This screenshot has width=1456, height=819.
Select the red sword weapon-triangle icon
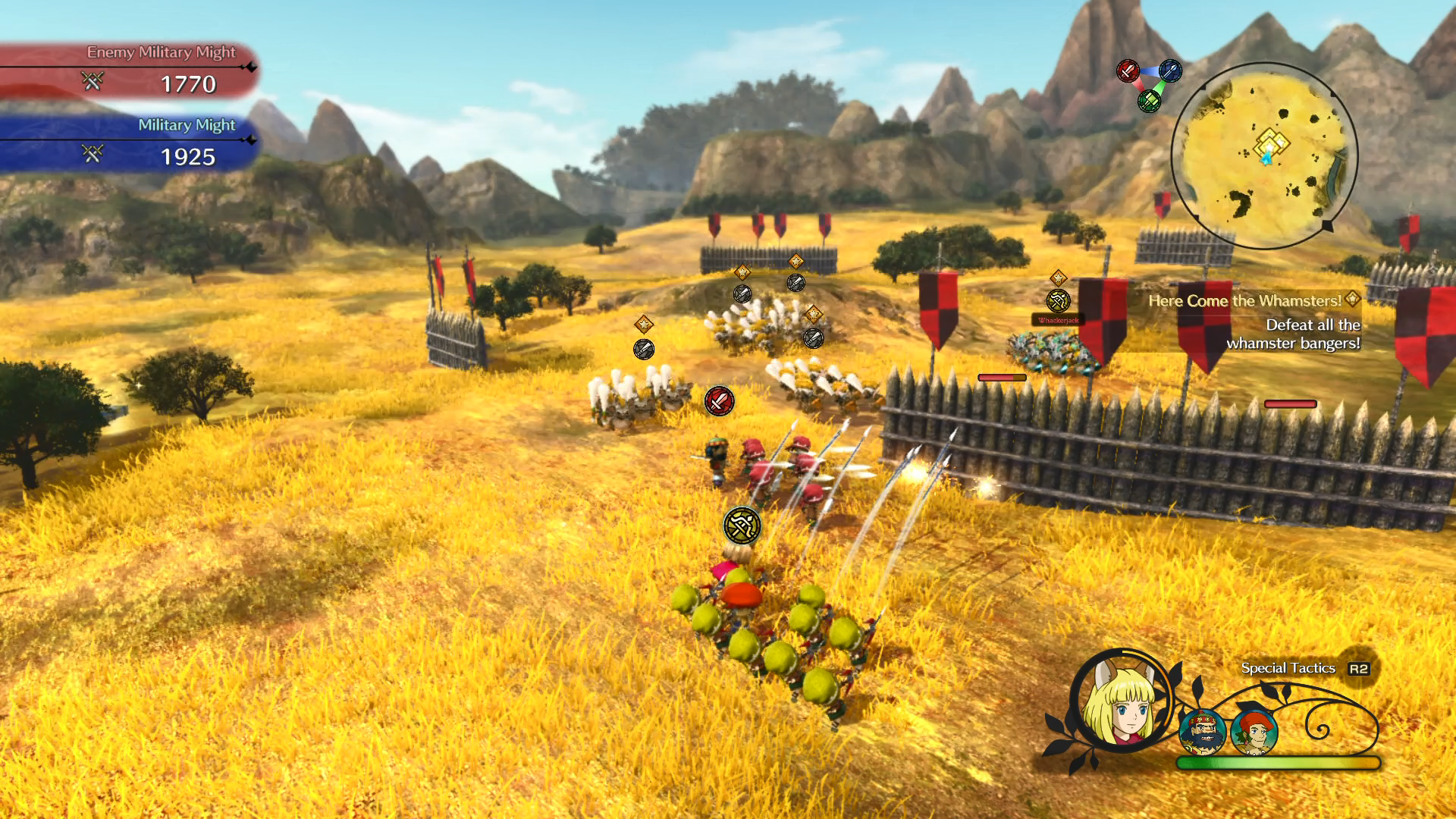(x=1128, y=71)
